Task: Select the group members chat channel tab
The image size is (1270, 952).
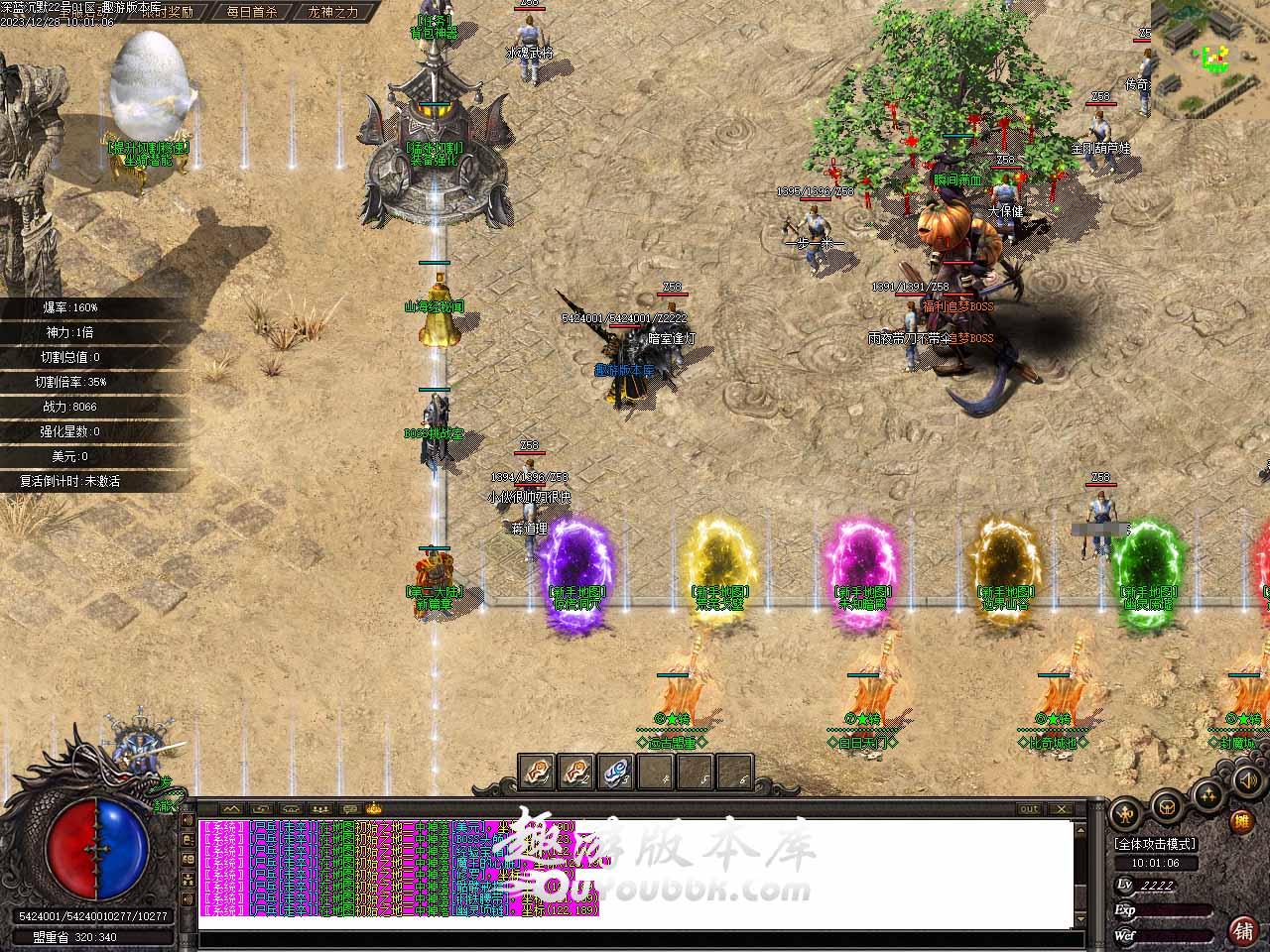Action: [318, 809]
